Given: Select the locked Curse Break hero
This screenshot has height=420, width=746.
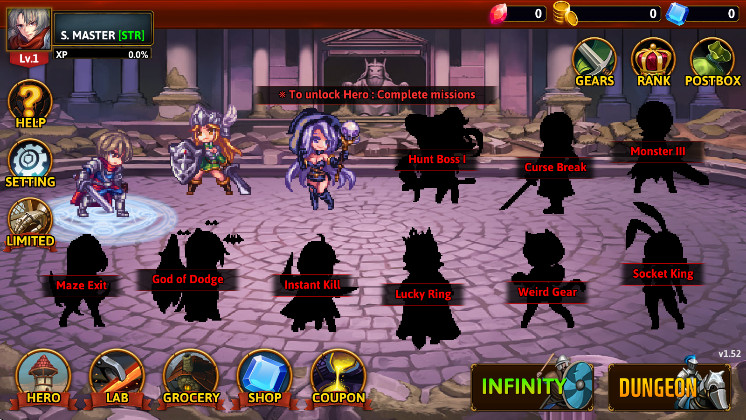Looking at the screenshot, I should (556, 166).
